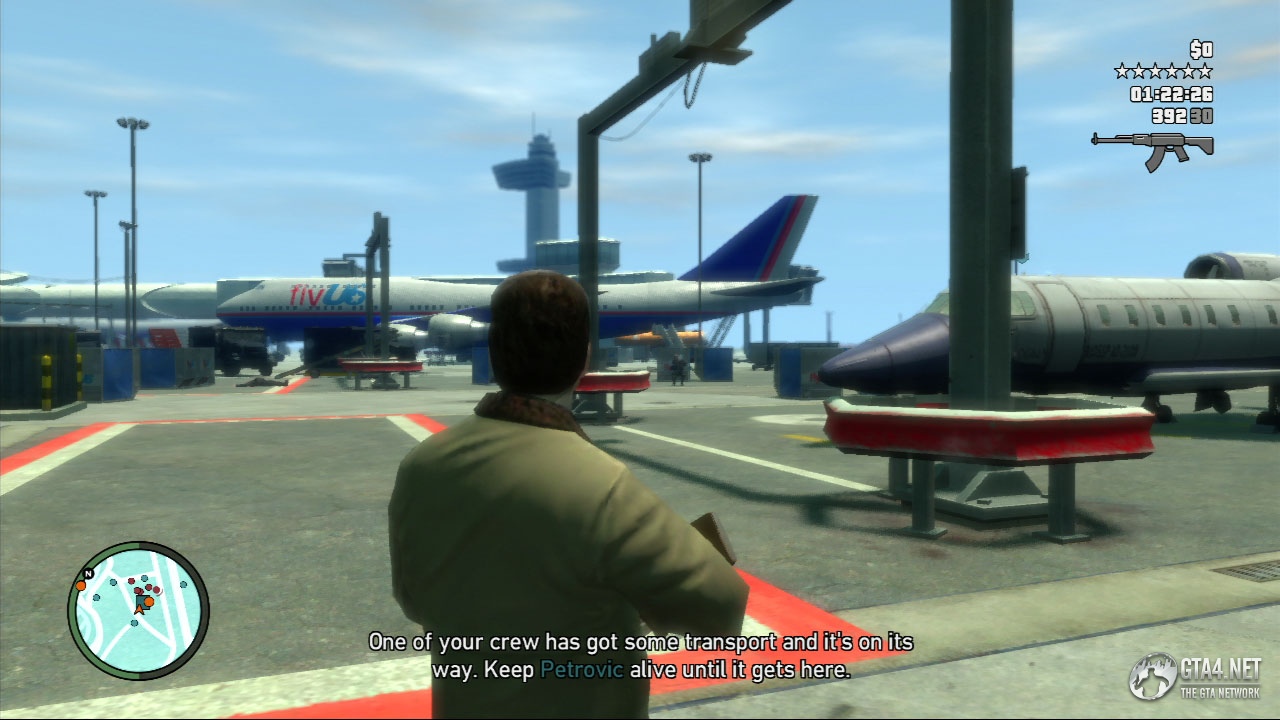Select the orange friend blip inside the minimap
Image resolution: width=1280 pixels, height=720 pixels.
click(149, 603)
